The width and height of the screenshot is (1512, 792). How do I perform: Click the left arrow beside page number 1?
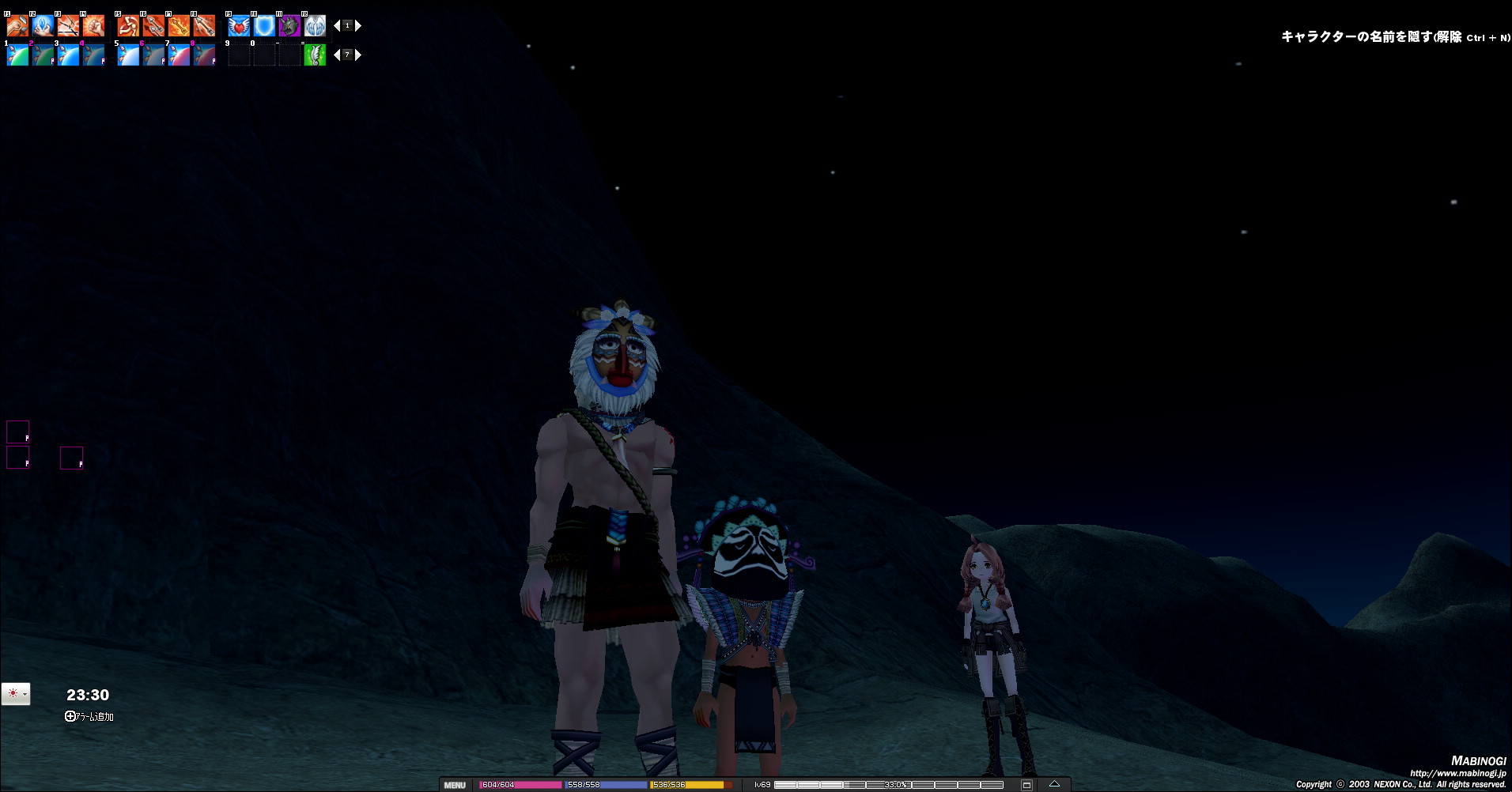337,26
